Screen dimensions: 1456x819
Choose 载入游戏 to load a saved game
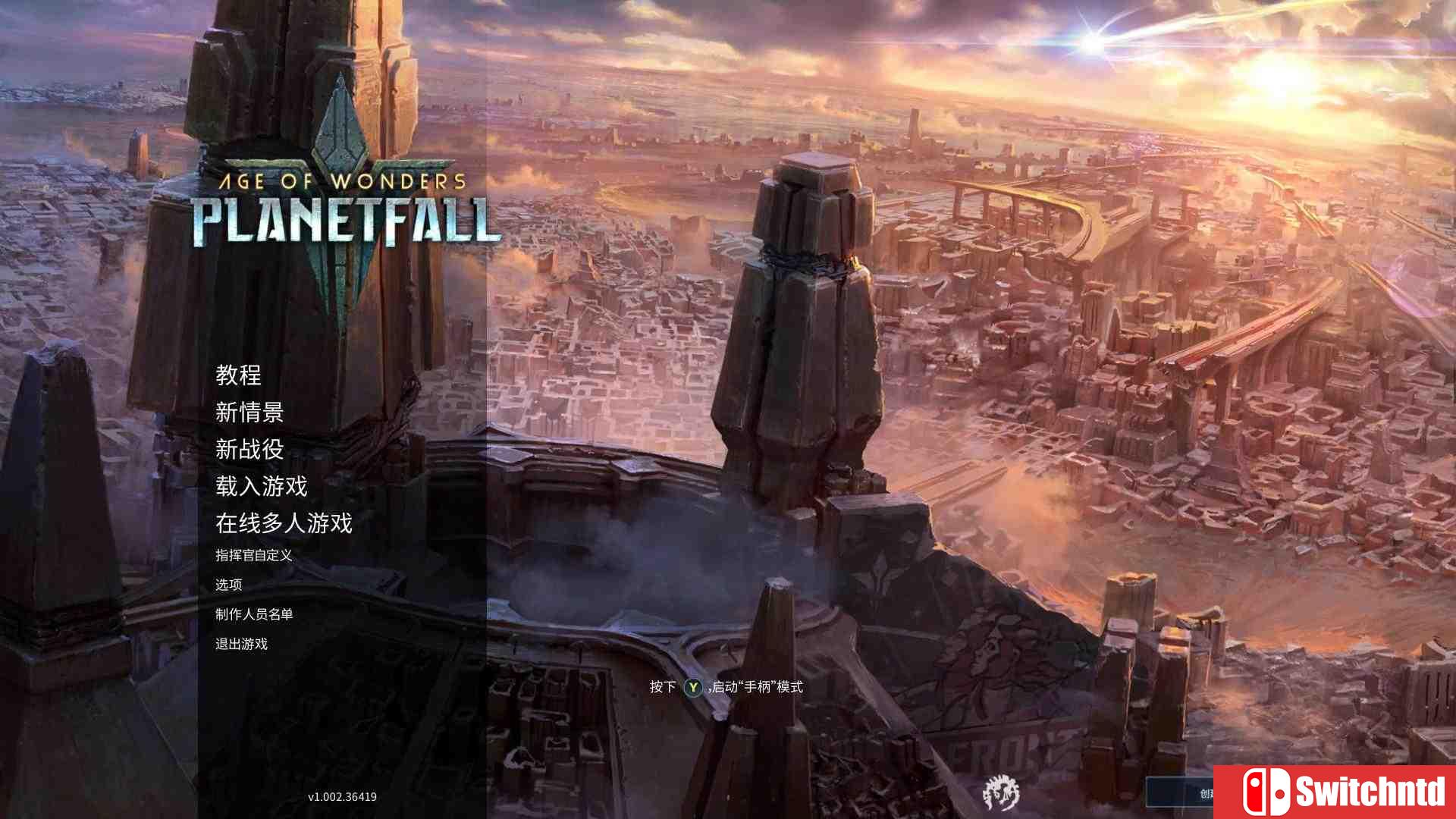(x=262, y=488)
